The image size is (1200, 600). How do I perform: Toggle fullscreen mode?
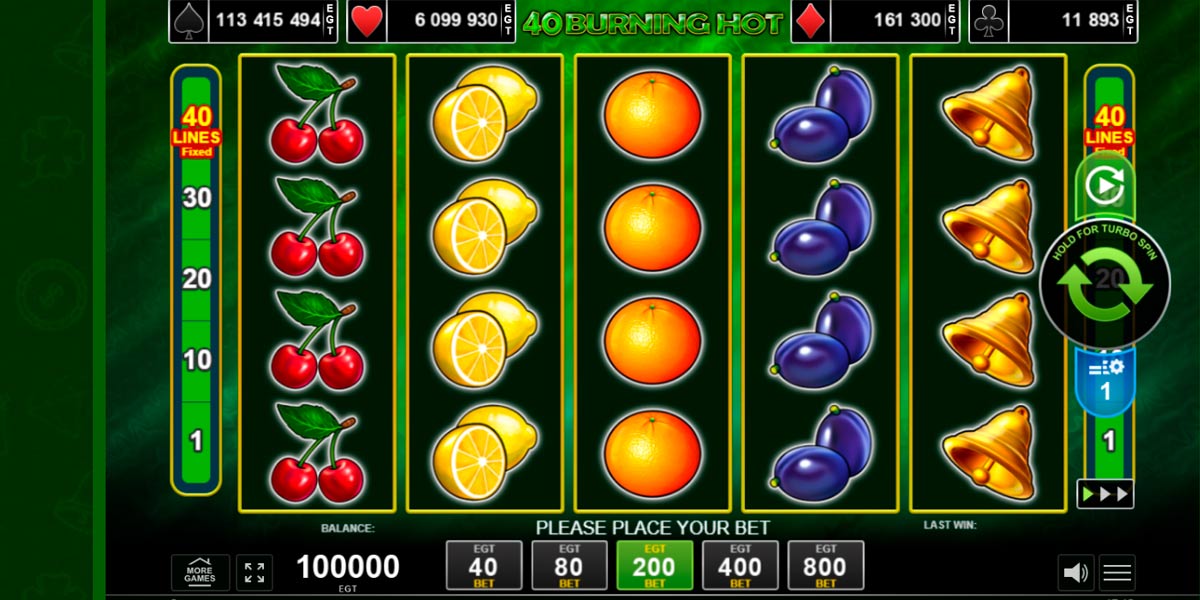254,573
